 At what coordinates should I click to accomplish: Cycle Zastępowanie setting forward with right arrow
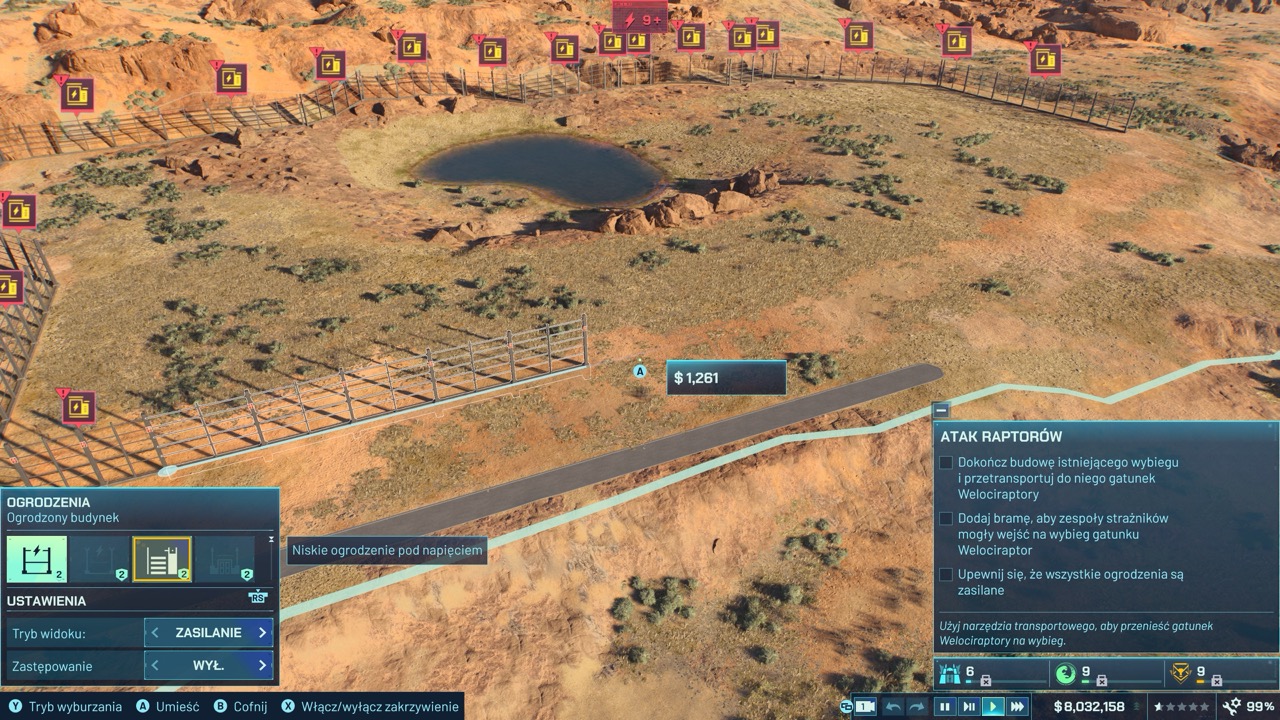[262, 665]
